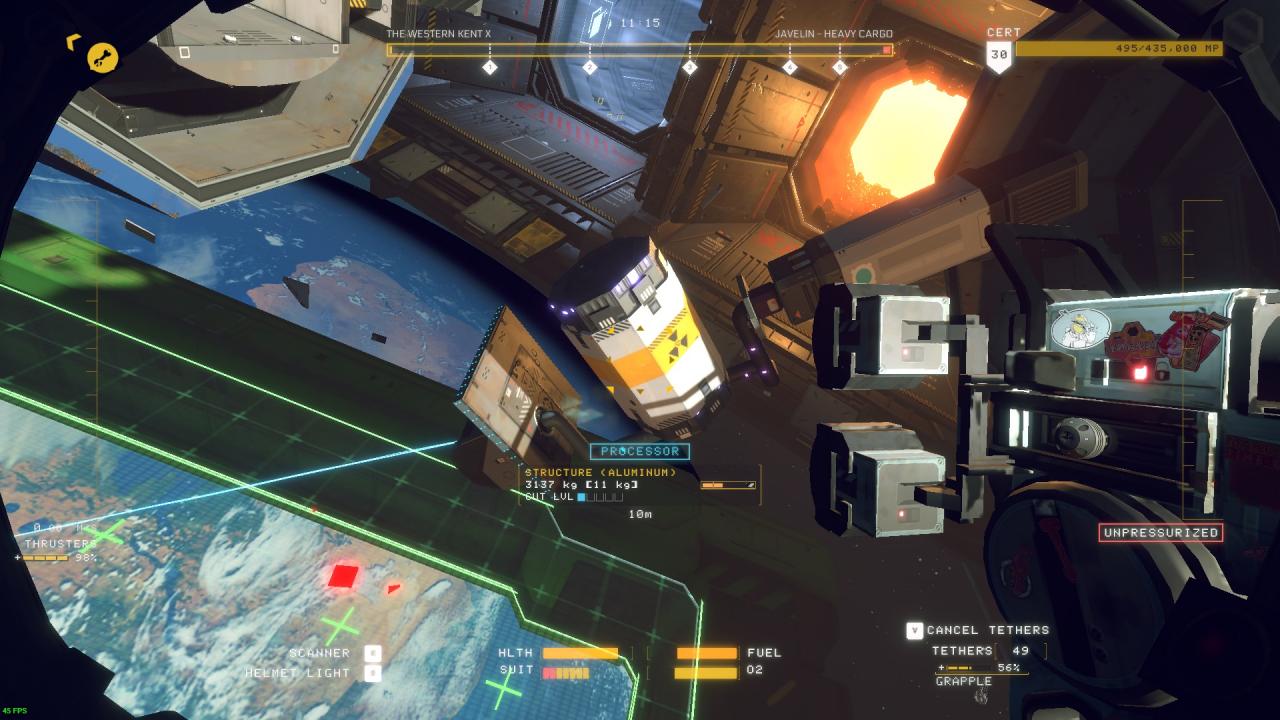Click the PROCESSOR target label

pyautogui.click(x=640, y=452)
